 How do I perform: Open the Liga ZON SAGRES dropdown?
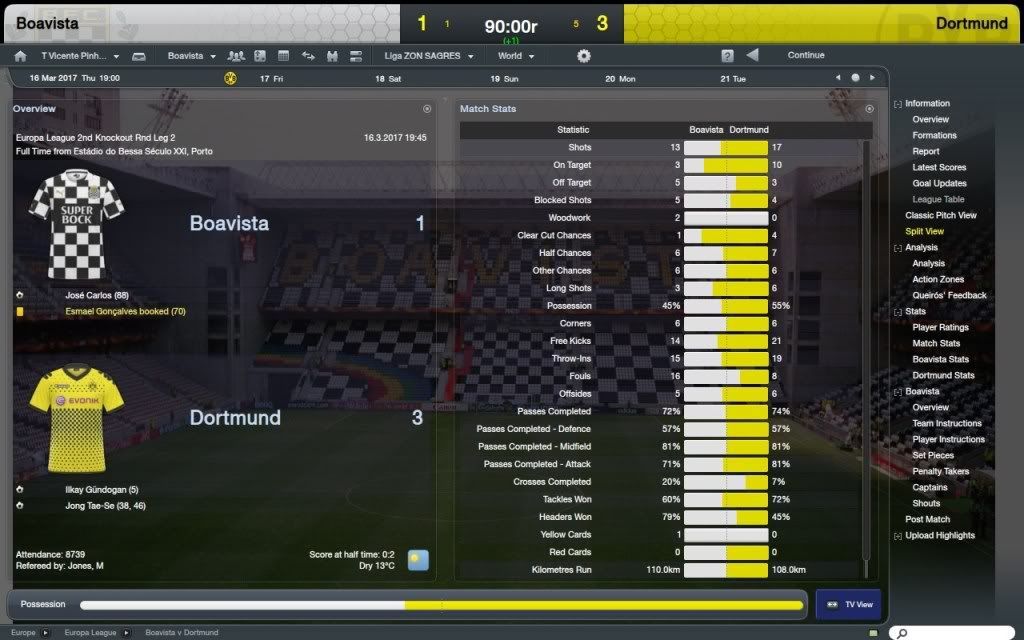click(428, 57)
